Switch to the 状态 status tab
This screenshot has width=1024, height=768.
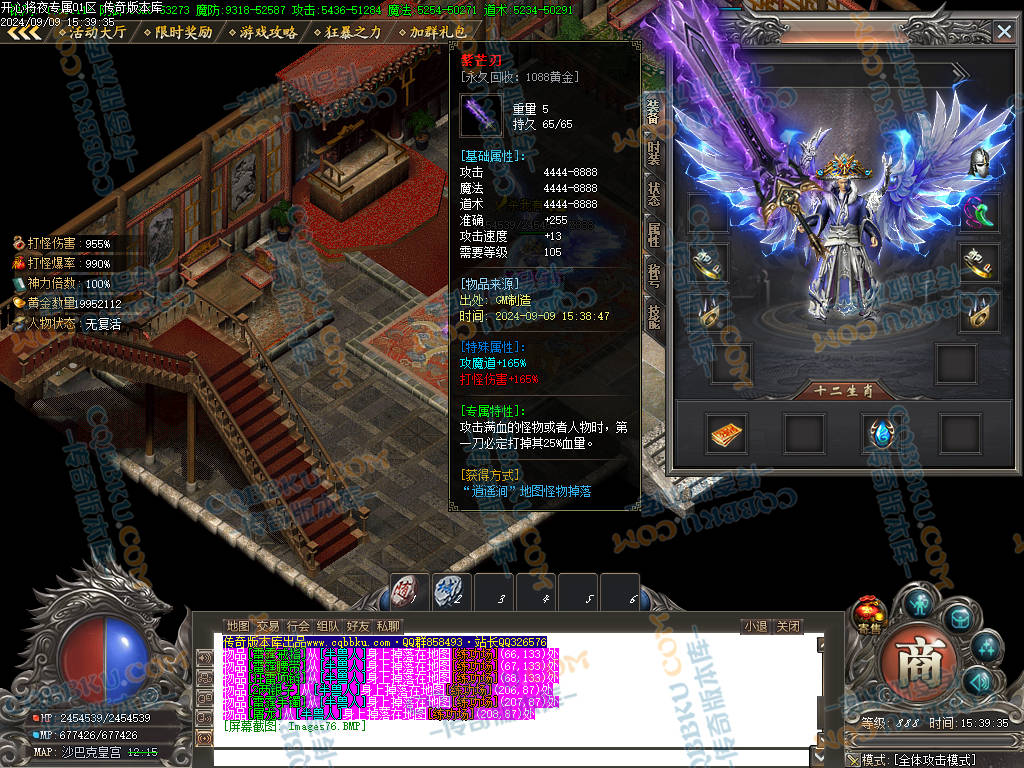[x=653, y=194]
